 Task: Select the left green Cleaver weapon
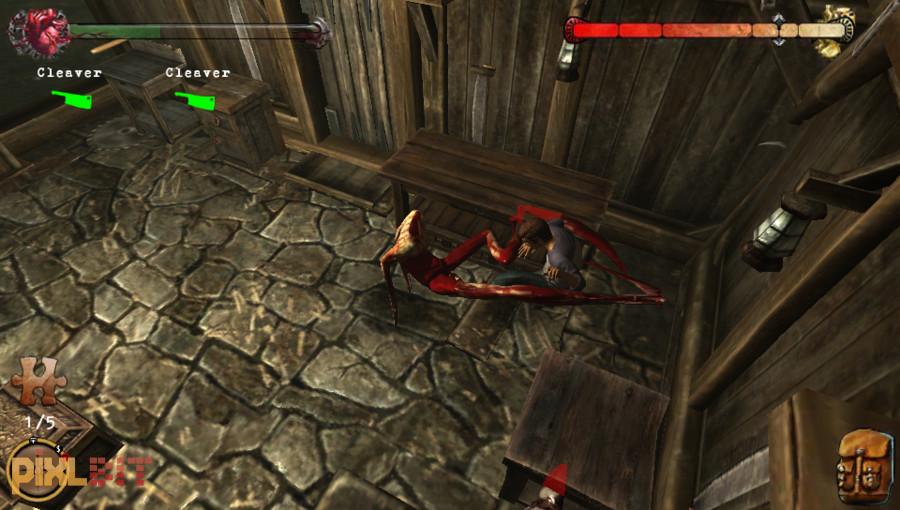pos(71,99)
